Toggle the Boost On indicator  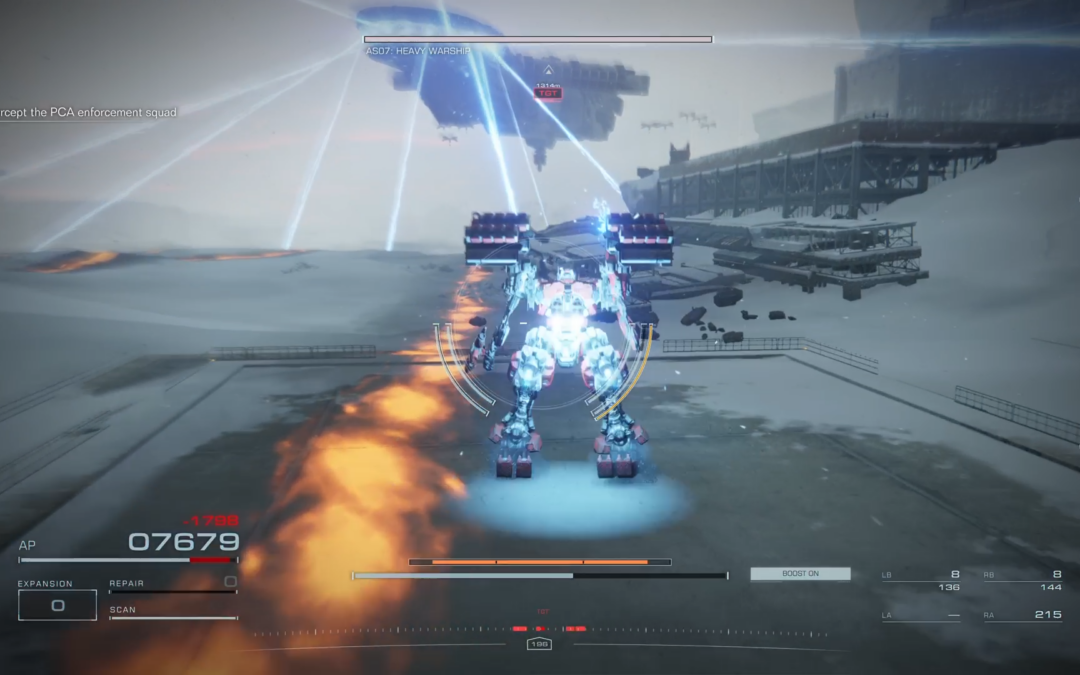click(x=800, y=574)
